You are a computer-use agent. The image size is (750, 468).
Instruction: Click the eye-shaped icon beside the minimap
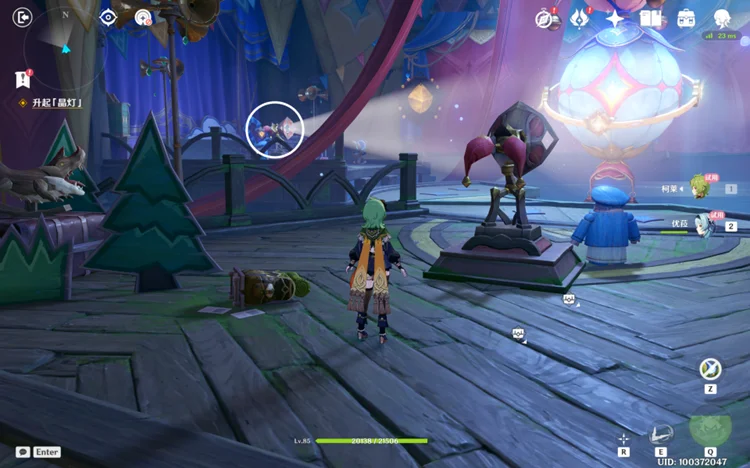(108, 17)
